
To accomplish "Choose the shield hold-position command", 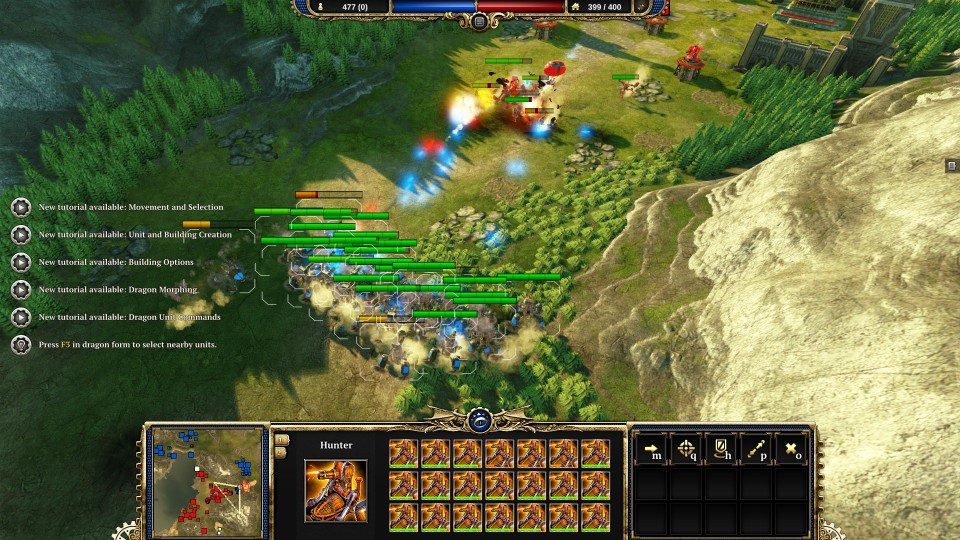I will point(722,450).
